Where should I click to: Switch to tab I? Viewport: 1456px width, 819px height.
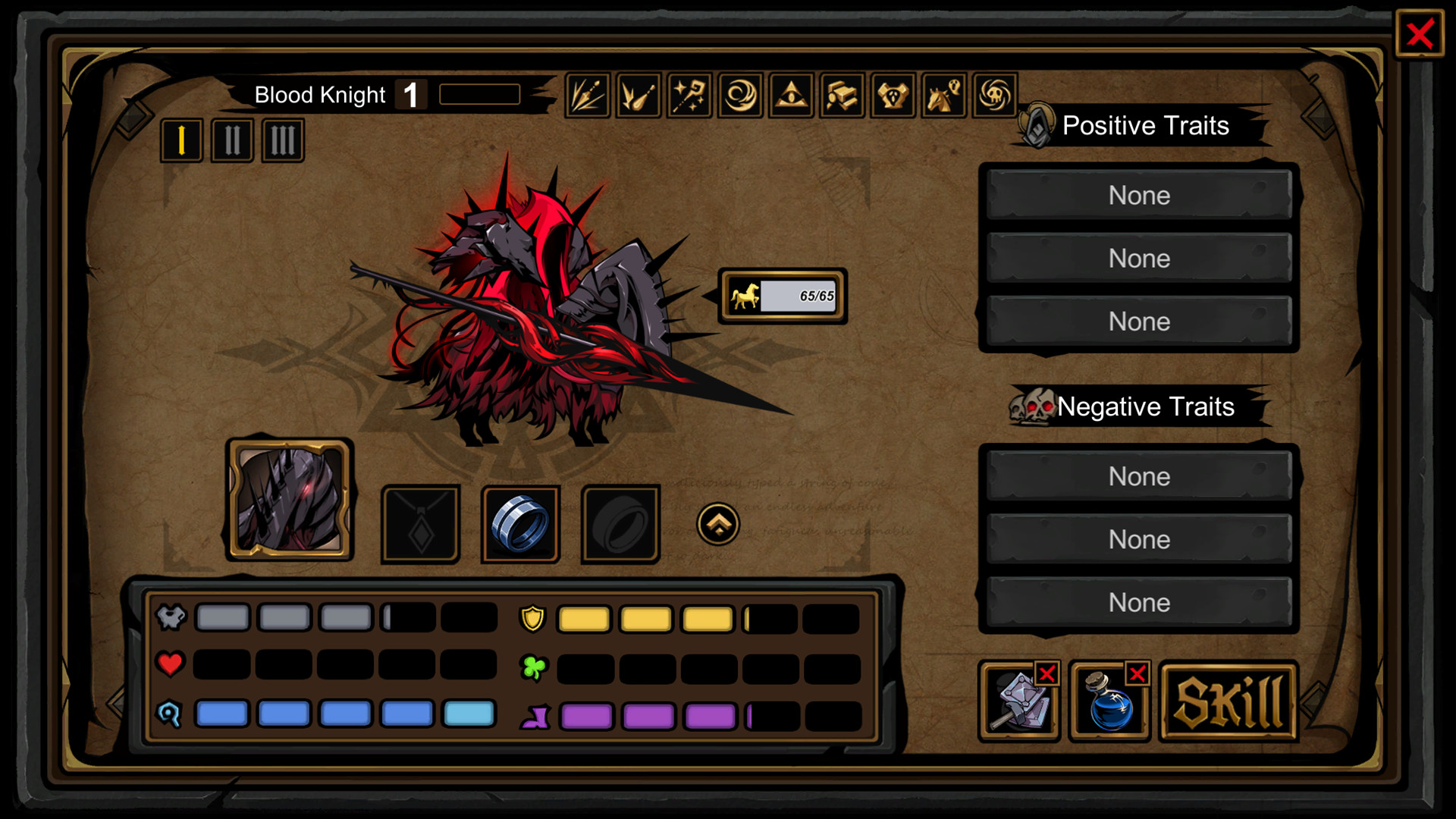click(180, 140)
